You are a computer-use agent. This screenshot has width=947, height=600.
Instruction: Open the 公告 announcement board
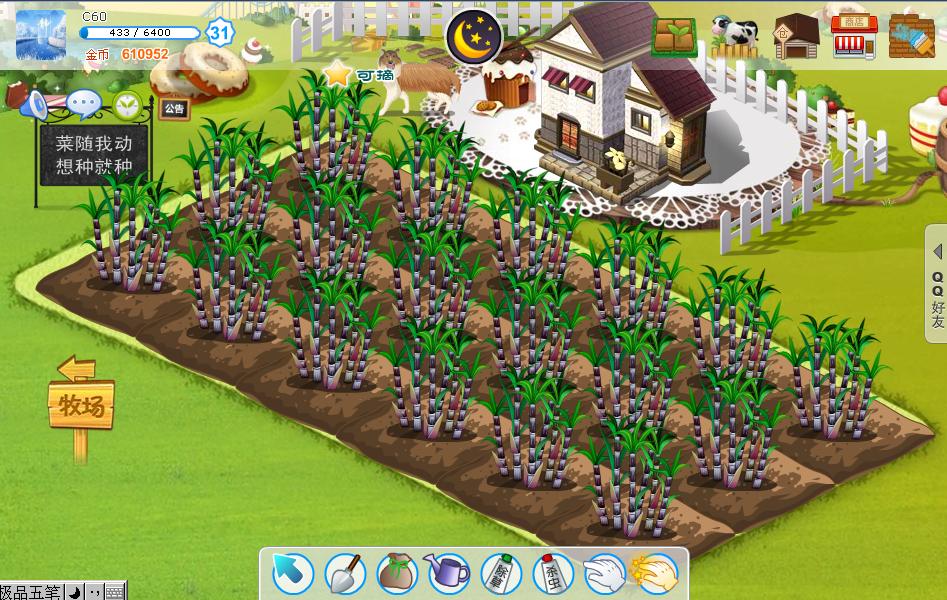[x=174, y=108]
